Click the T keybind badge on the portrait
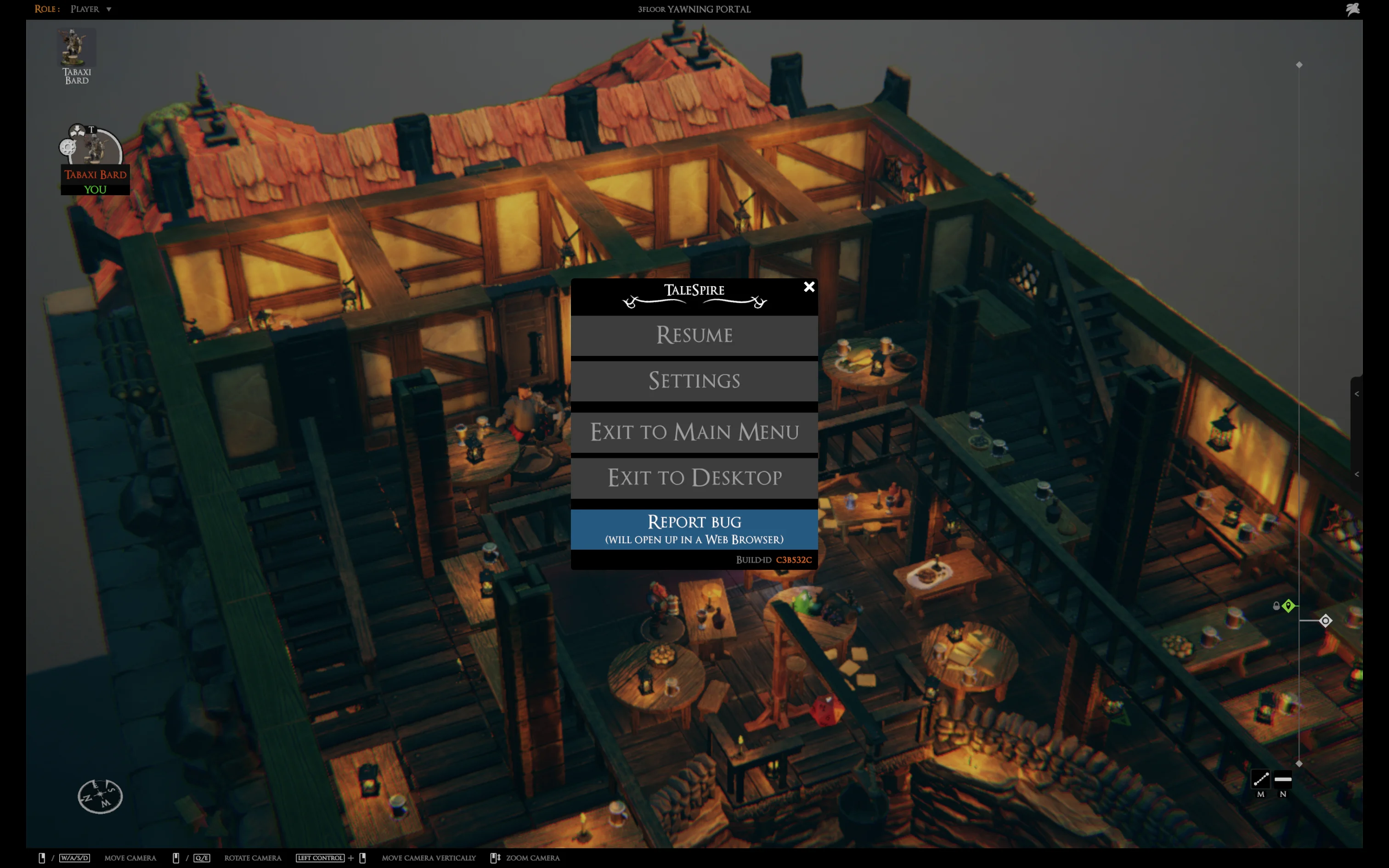Screen dimensions: 1389x868 pos(92,130)
